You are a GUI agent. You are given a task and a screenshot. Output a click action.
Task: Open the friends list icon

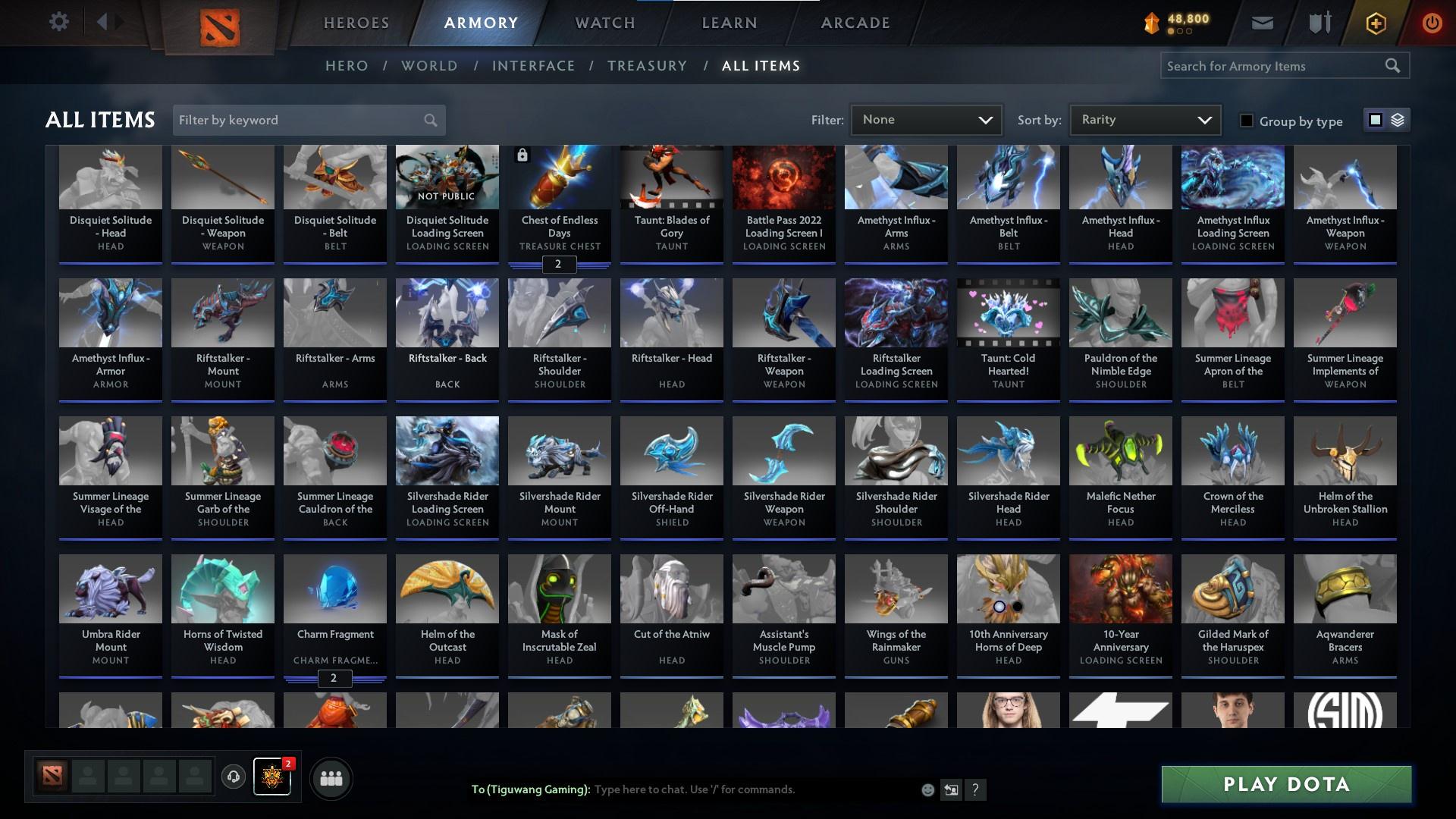(330, 777)
